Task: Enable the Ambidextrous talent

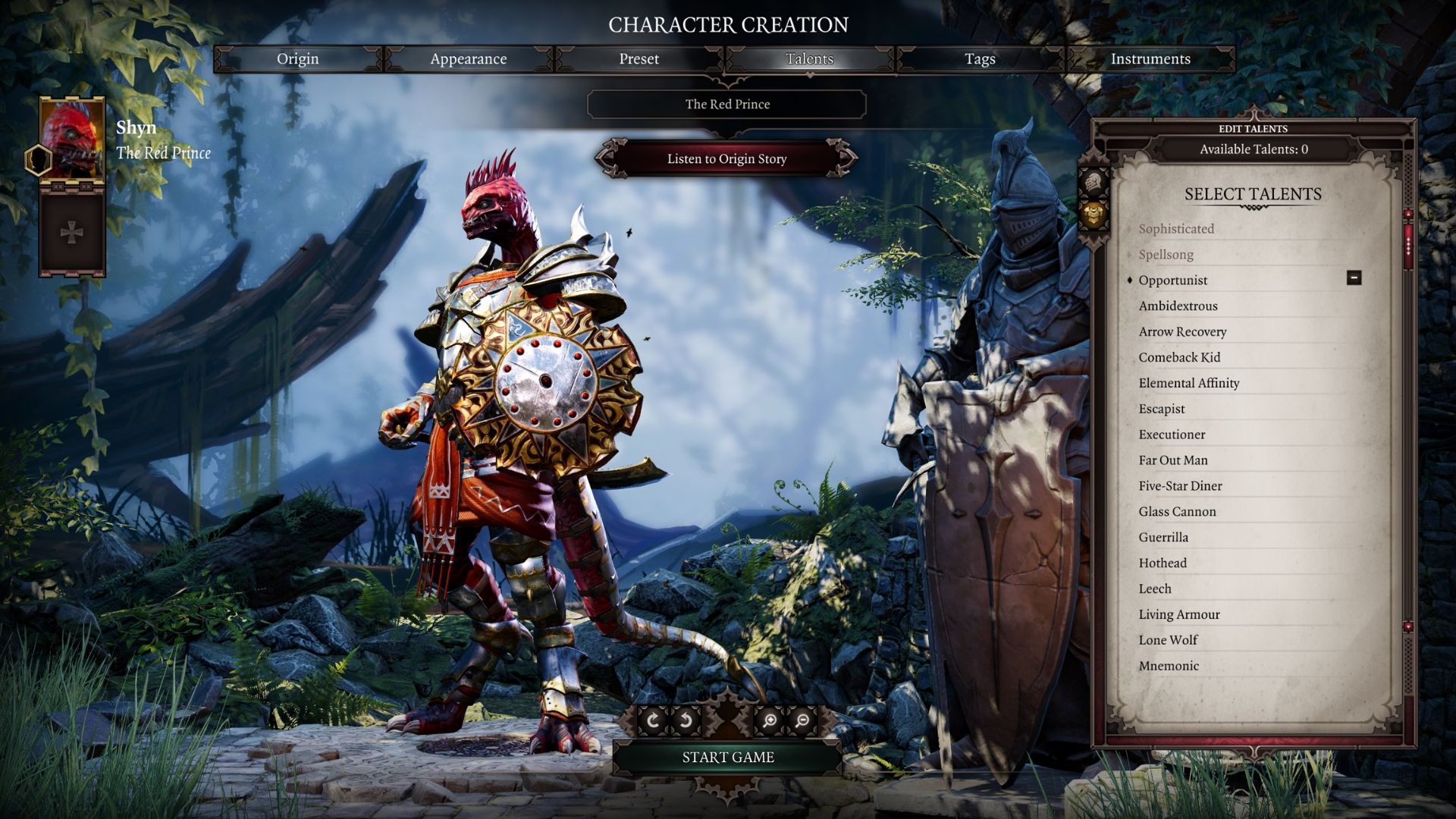Action: [x=1177, y=306]
